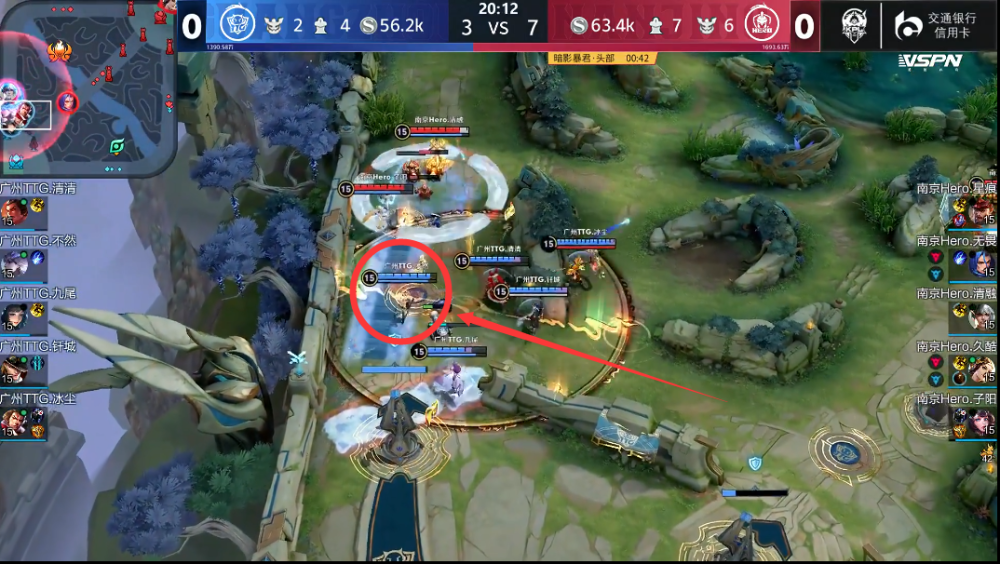Click the VSPN broadcaster logo
1000x564 pixels.
click(x=929, y=61)
